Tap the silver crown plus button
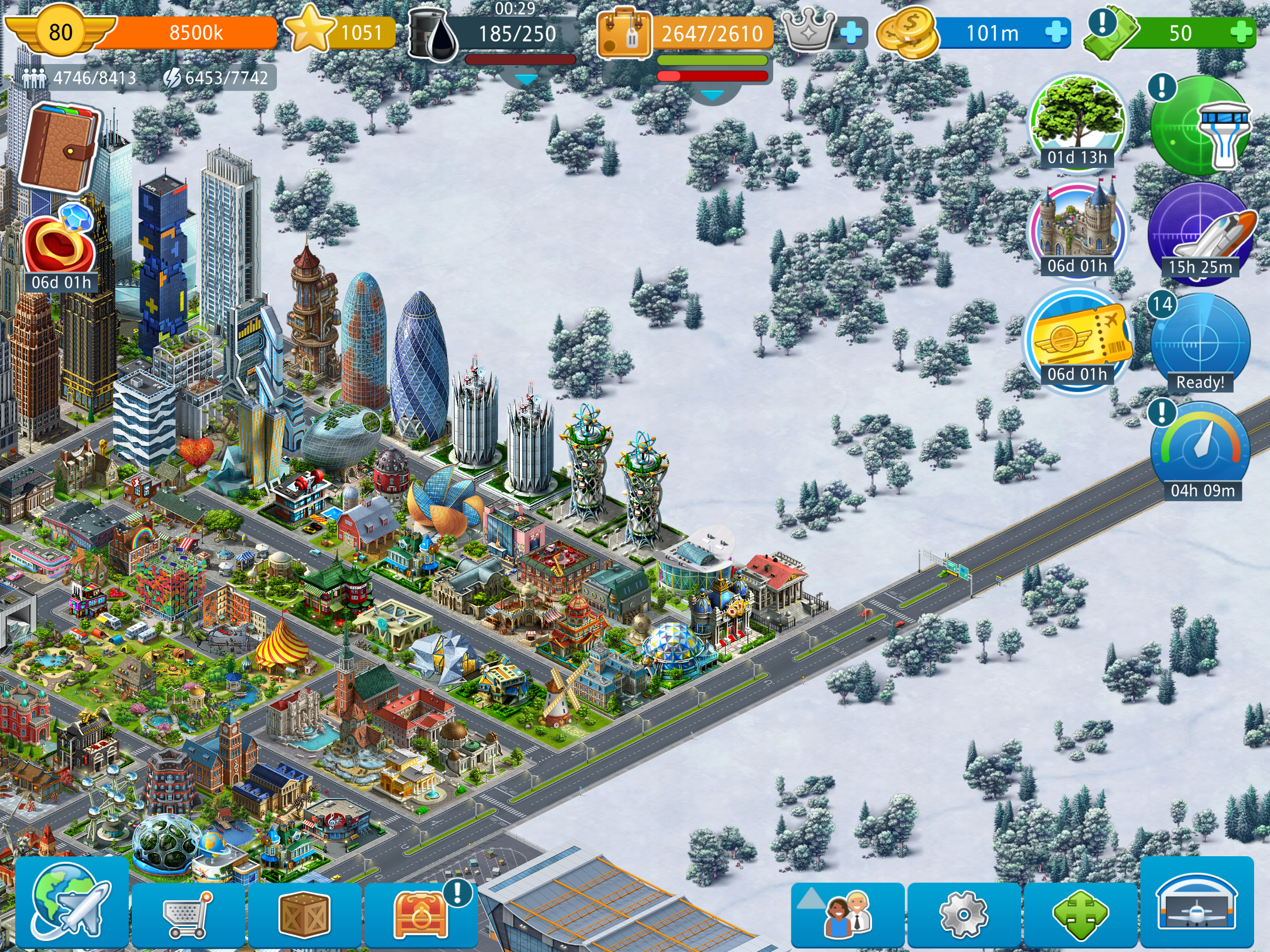1270x952 pixels. 851,32
